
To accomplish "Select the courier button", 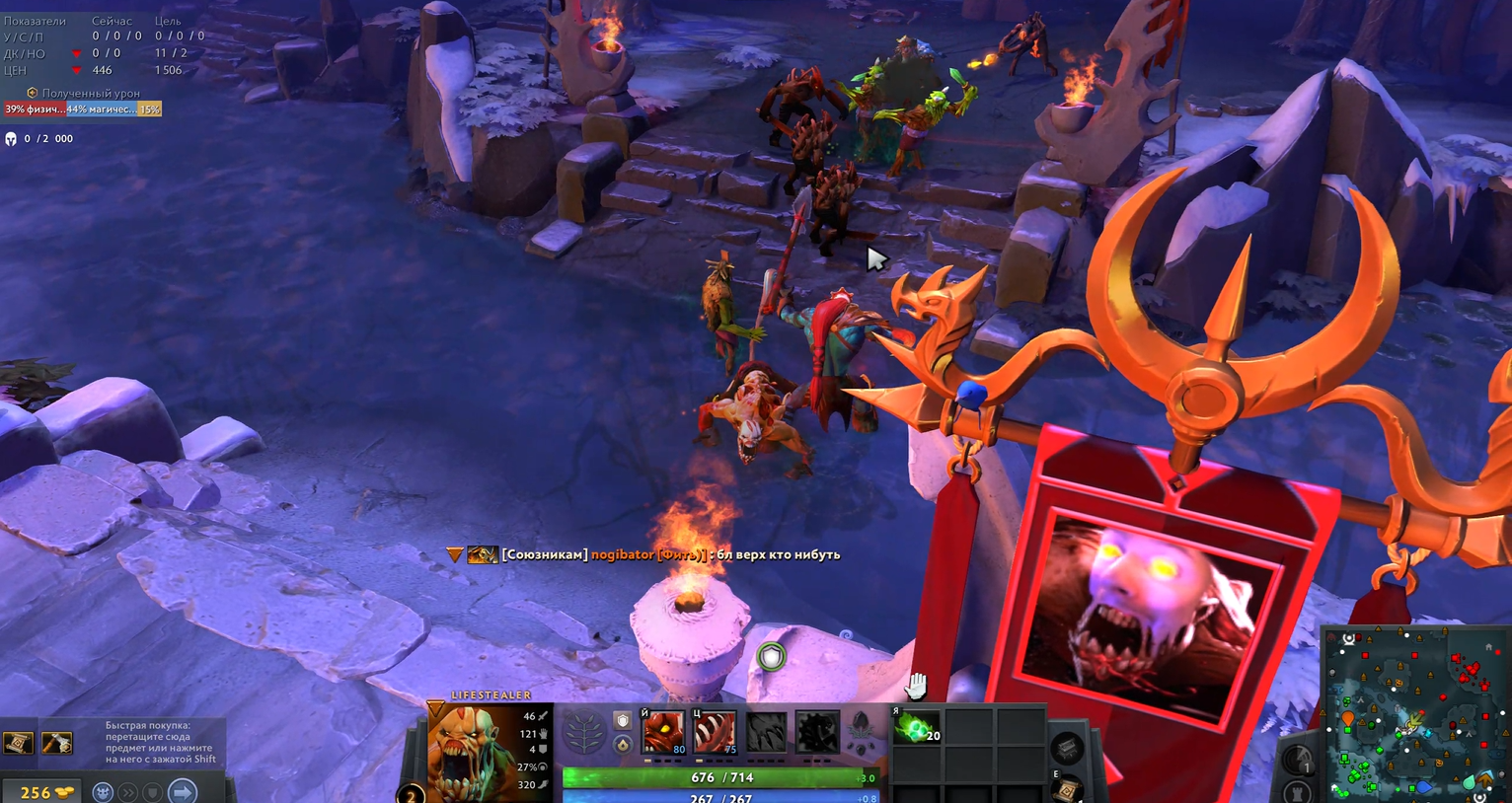I will [103, 792].
